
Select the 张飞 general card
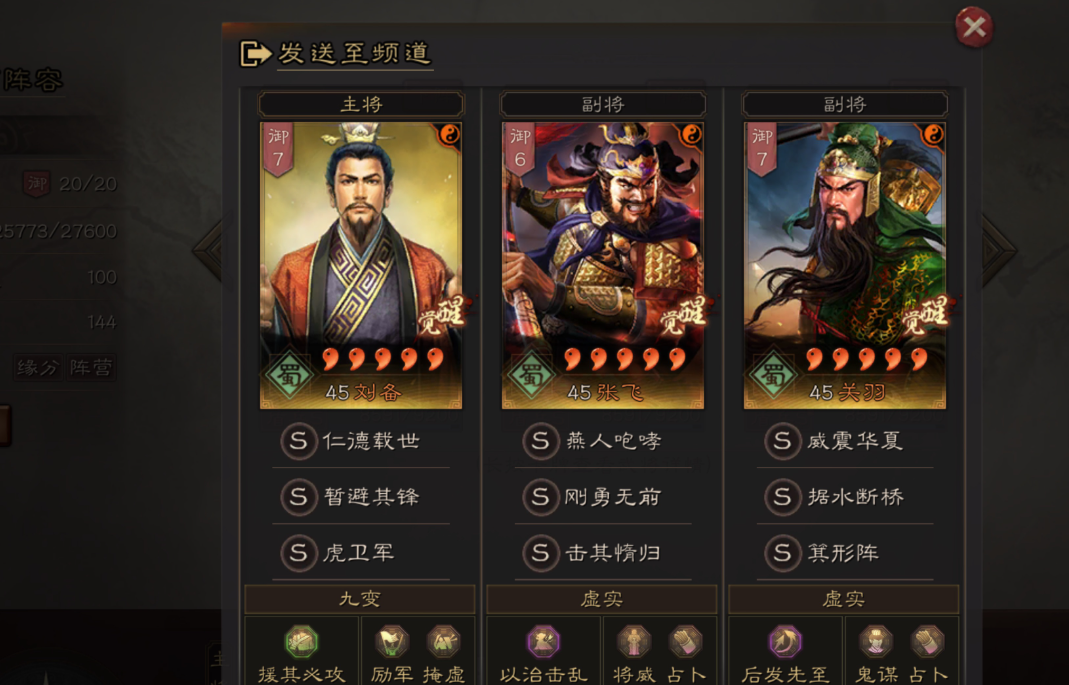pos(603,265)
